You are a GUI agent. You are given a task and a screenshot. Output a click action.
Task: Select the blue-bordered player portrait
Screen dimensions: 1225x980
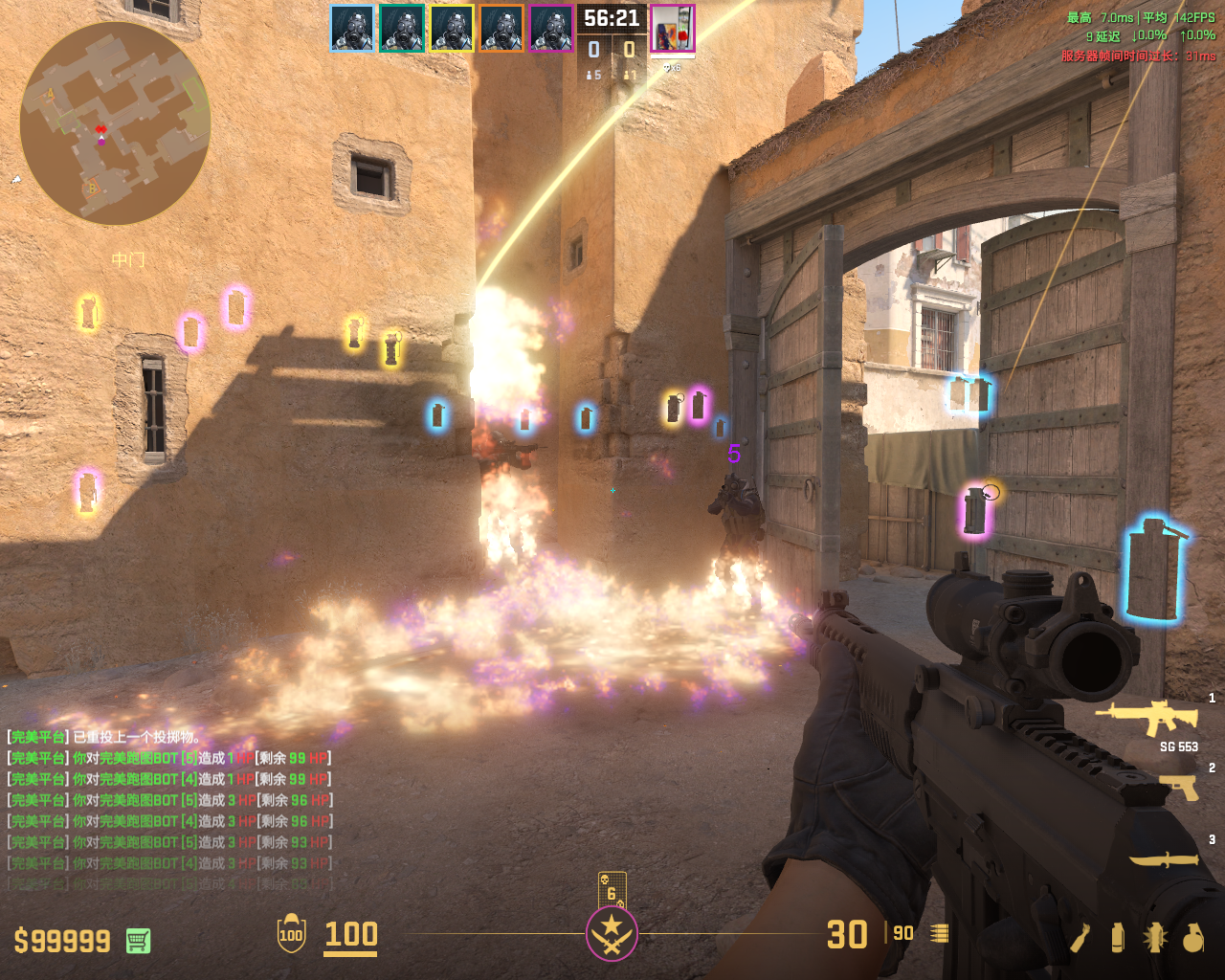[352, 28]
